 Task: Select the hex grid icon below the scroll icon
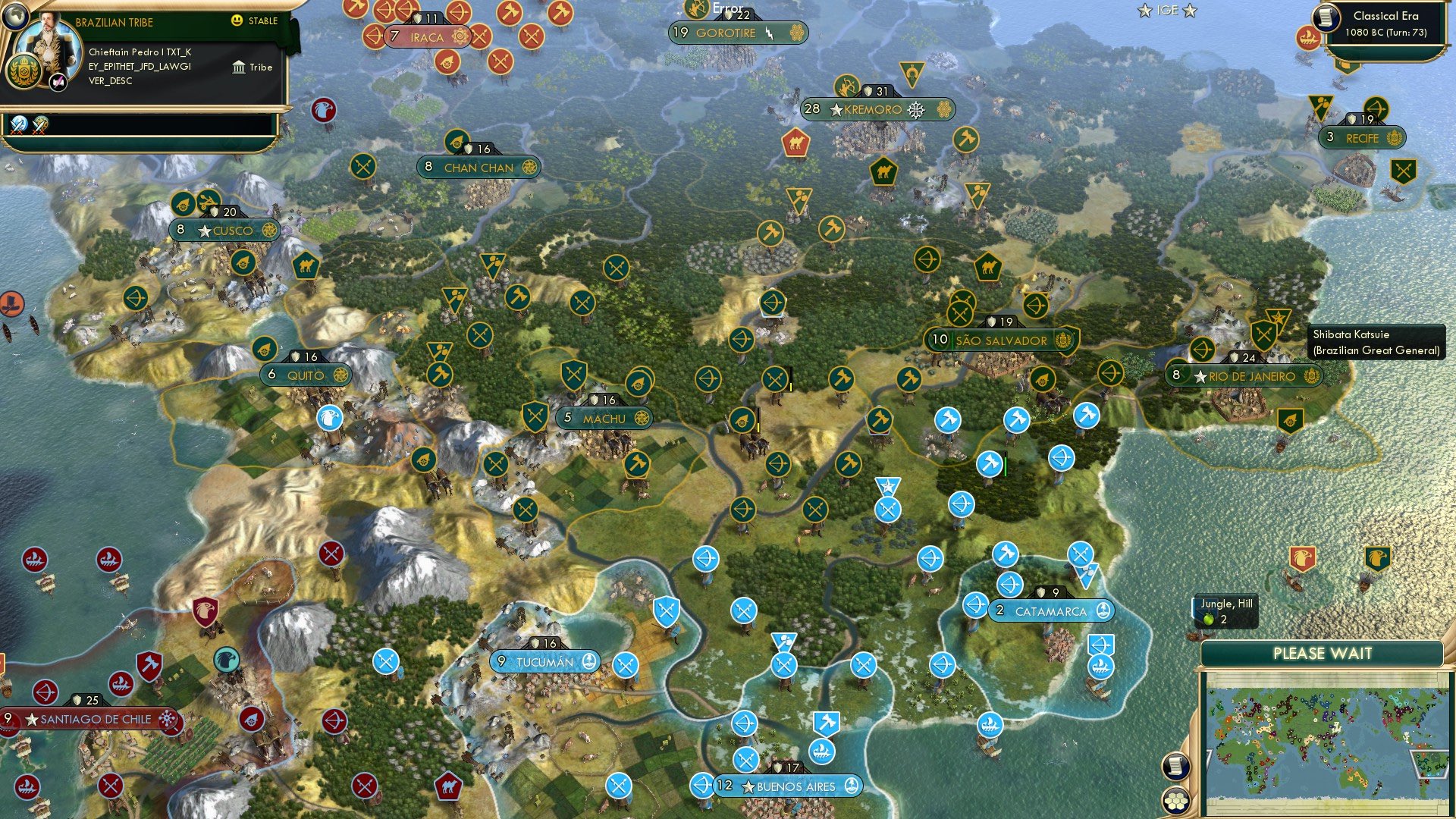coord(1175,800)
